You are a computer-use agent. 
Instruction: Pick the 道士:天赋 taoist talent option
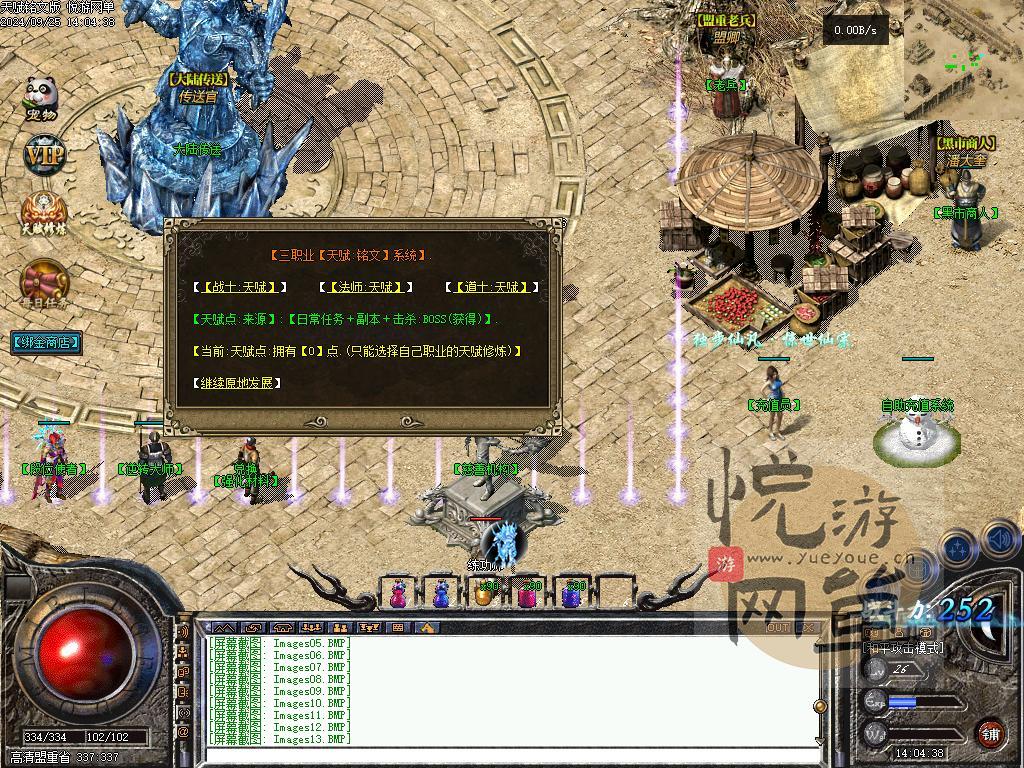click(492, 287)
